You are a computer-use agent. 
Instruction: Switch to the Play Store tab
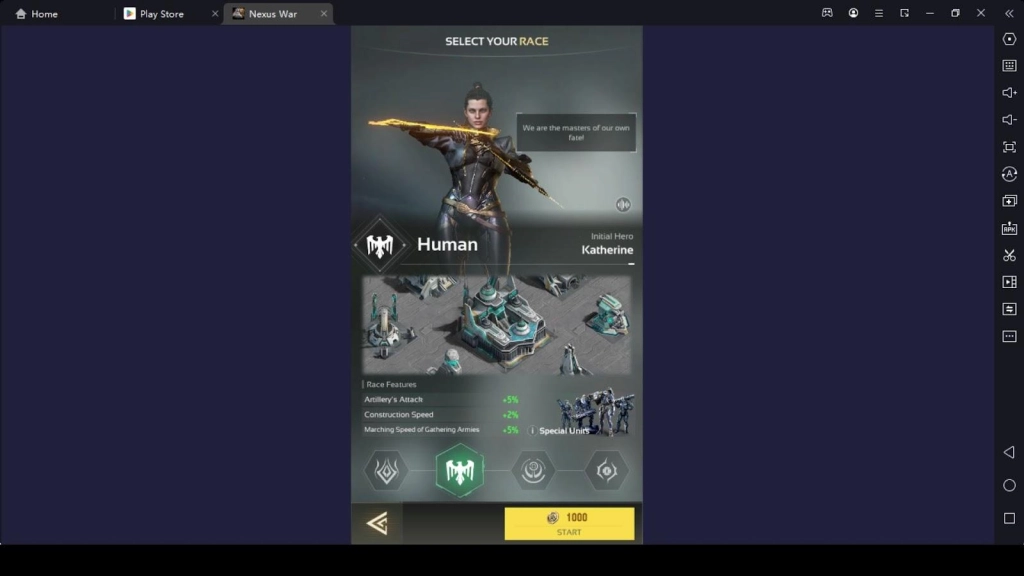click(161, 14)
